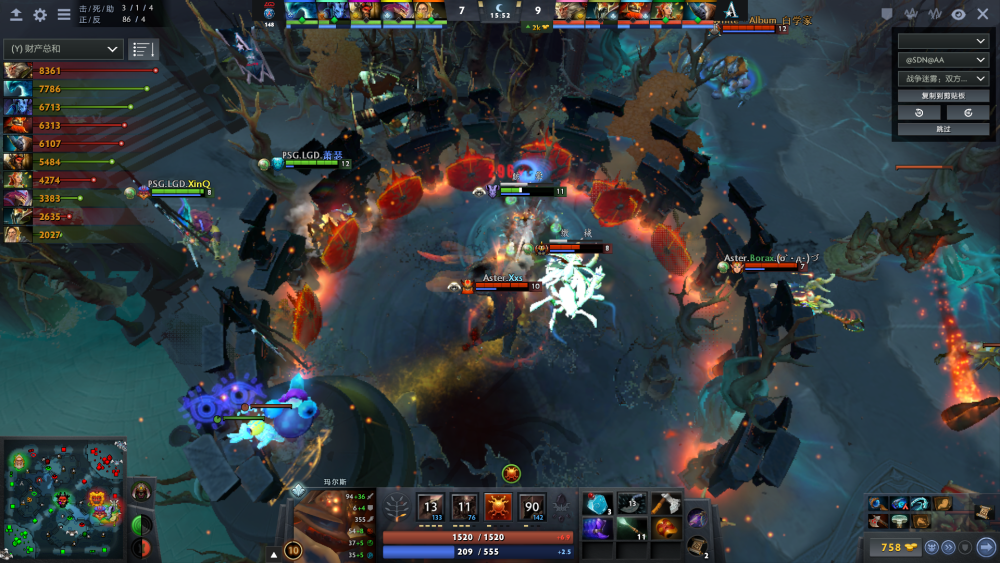Click the 复制到剪贴板 copy to clipboard button

[x=942, y=96]
